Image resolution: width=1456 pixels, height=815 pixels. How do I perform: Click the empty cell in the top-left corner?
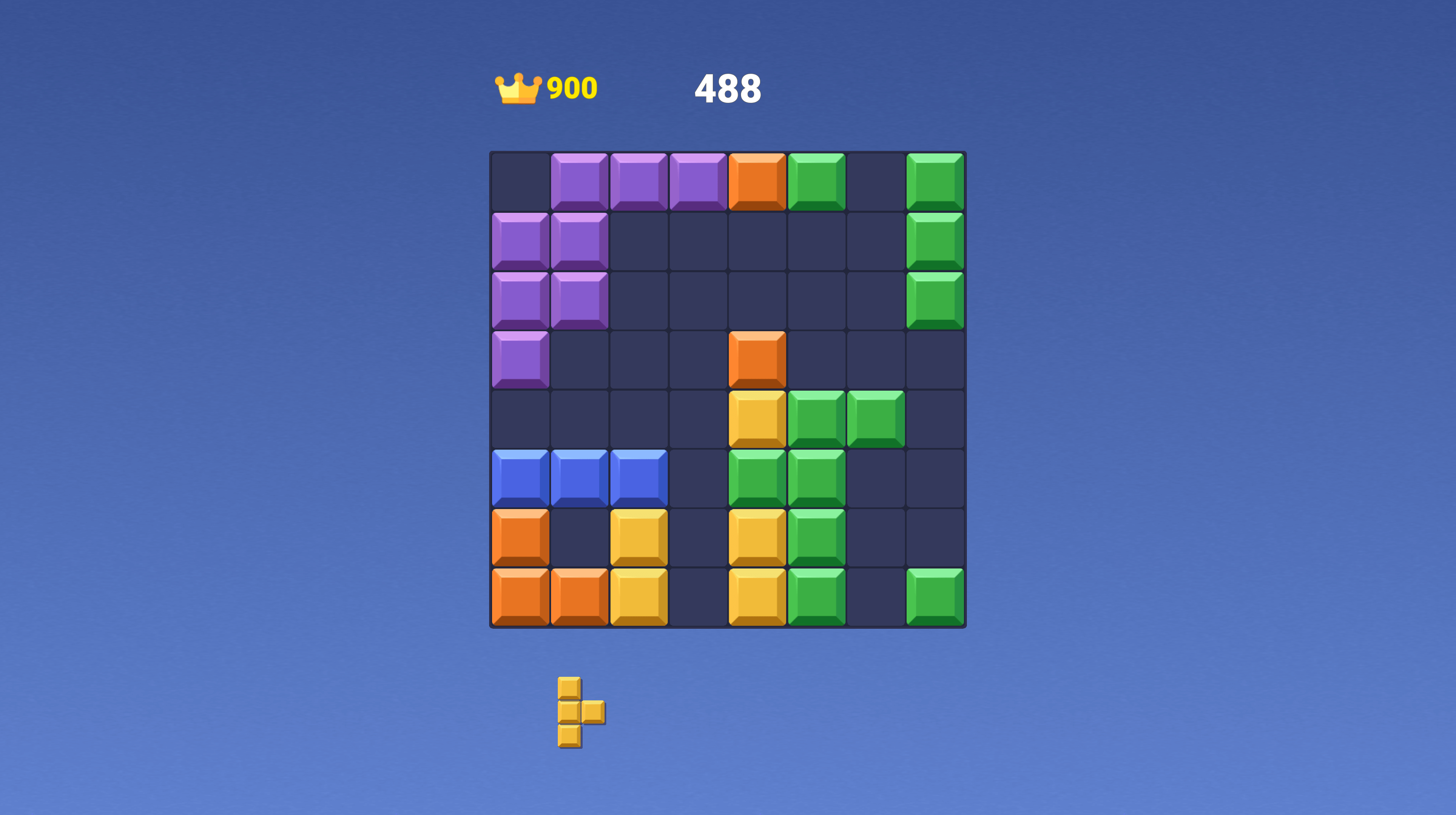[x=519, y=180]
